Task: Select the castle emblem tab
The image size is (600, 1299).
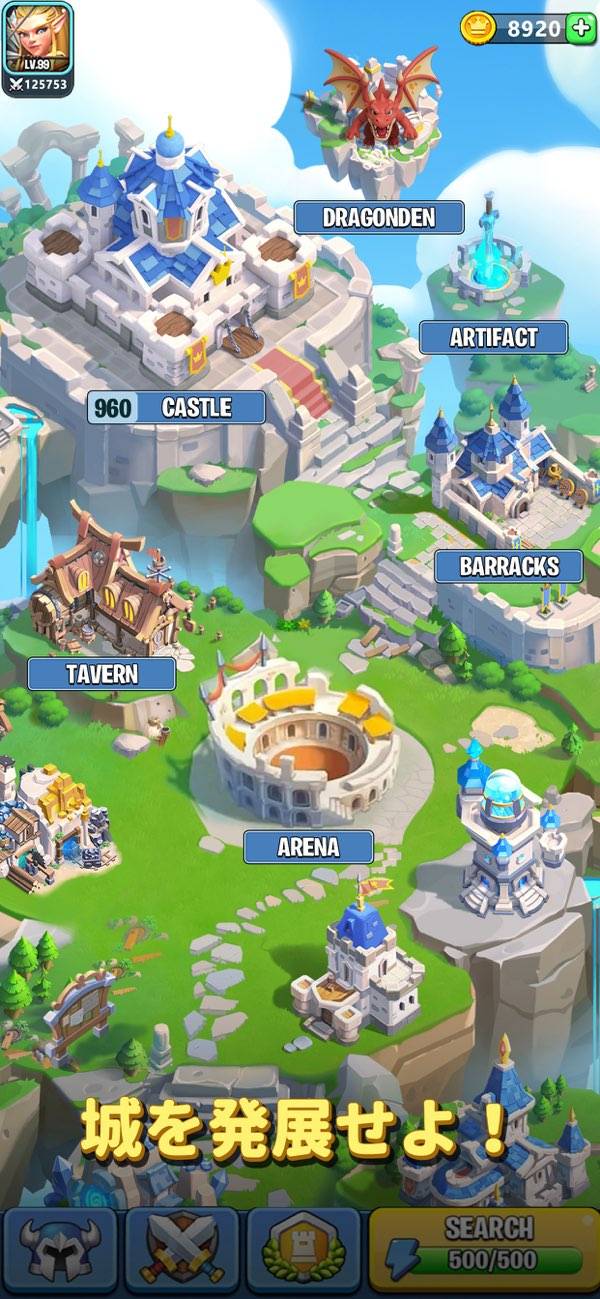Action: click(303, 1250)
